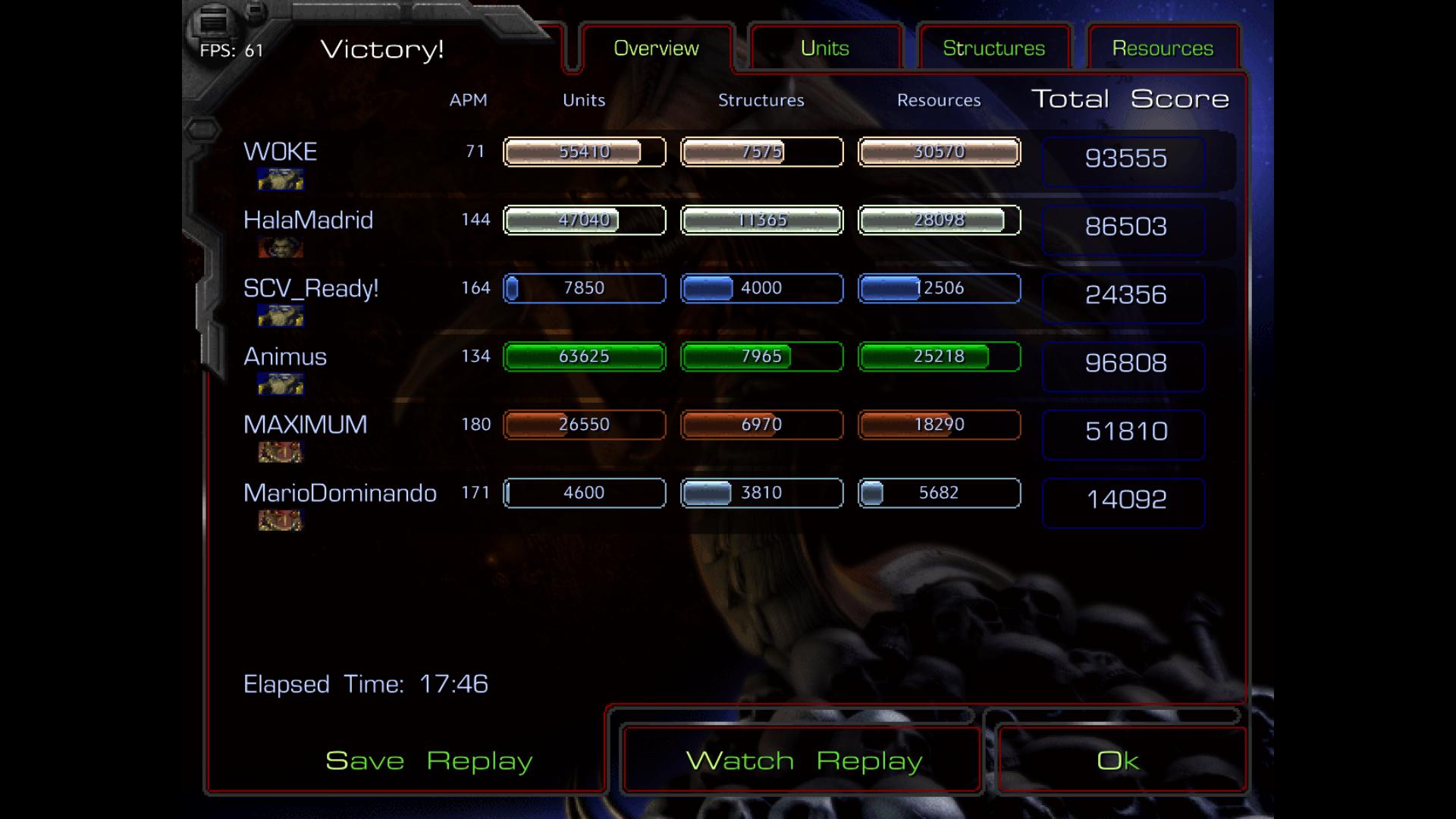
Task: Select player row WOKE
Action: click(x=281, y=152)
